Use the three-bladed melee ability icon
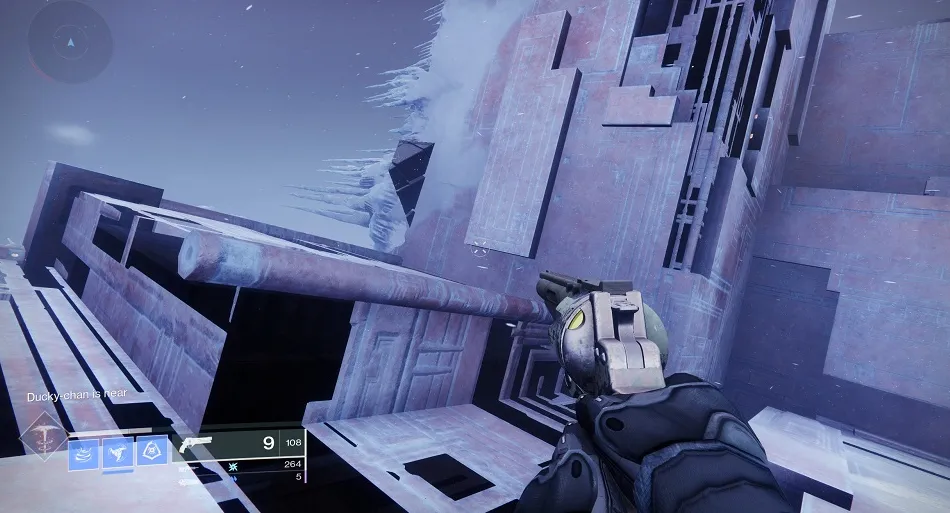 click(118, 452)
